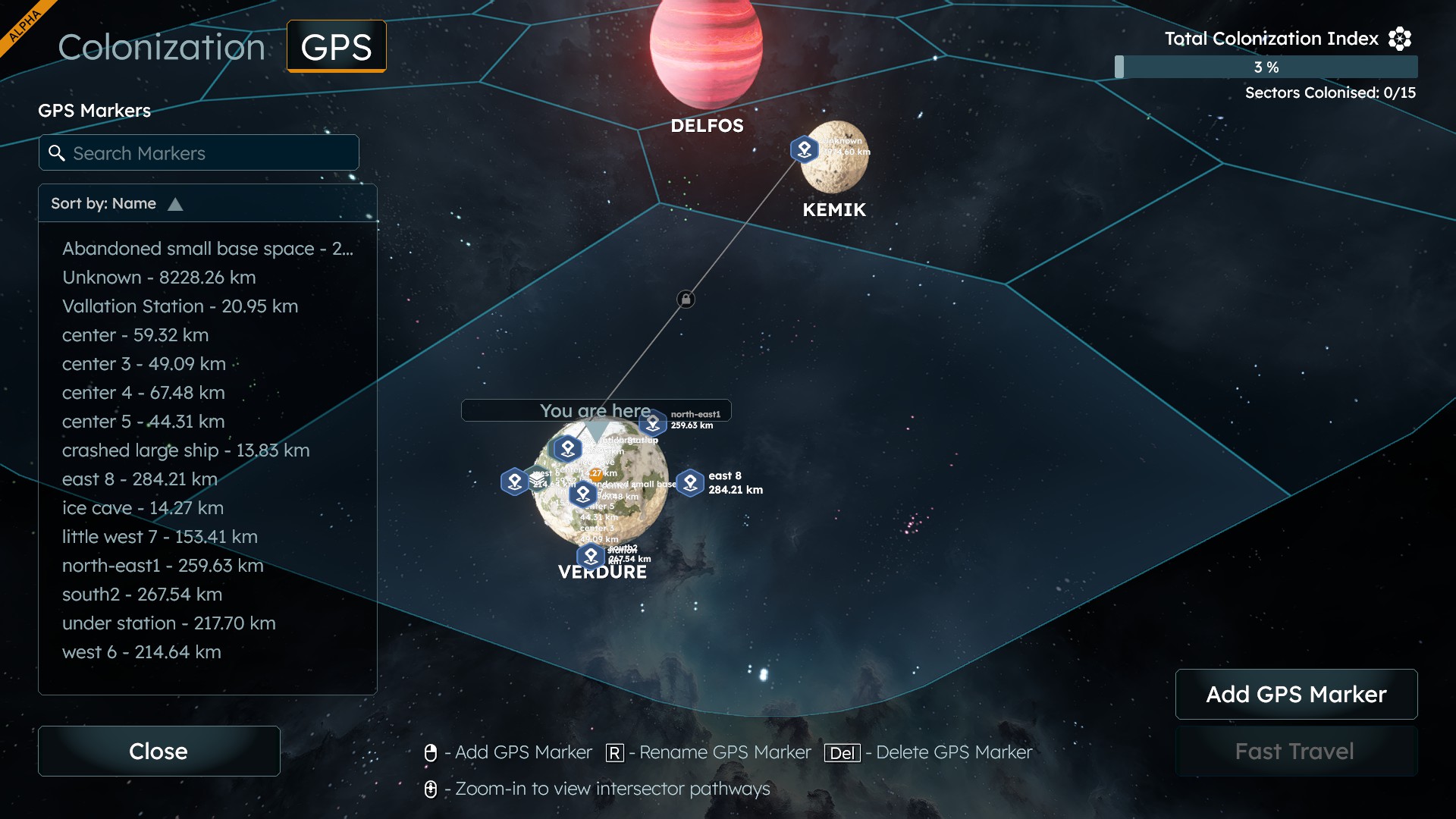Select the north-east1 map marker icon
Image resolution: width=1456 pixels, height=819 pixels.
point(653,423)
